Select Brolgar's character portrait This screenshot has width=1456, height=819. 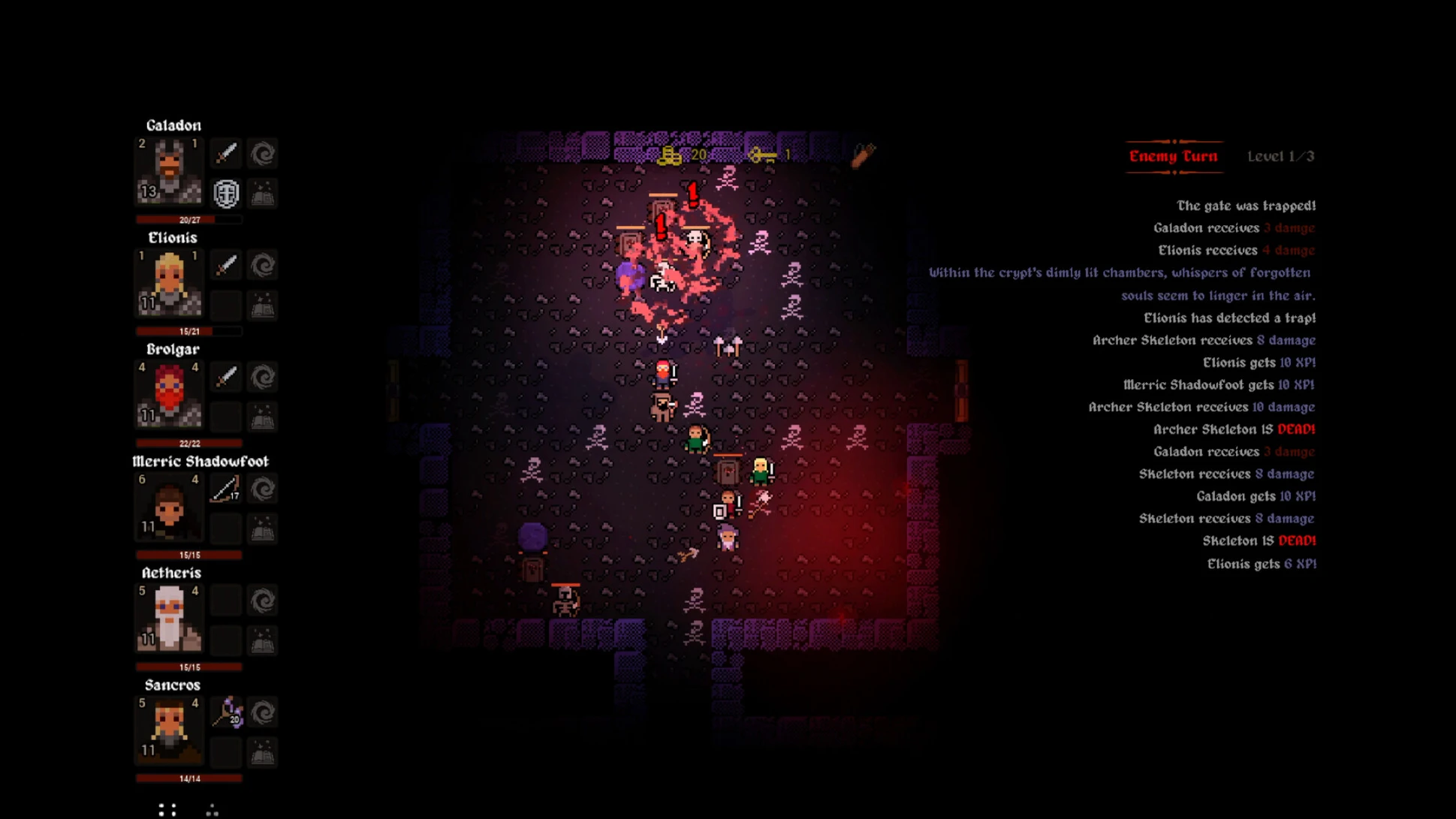click(x=169, y=395)
